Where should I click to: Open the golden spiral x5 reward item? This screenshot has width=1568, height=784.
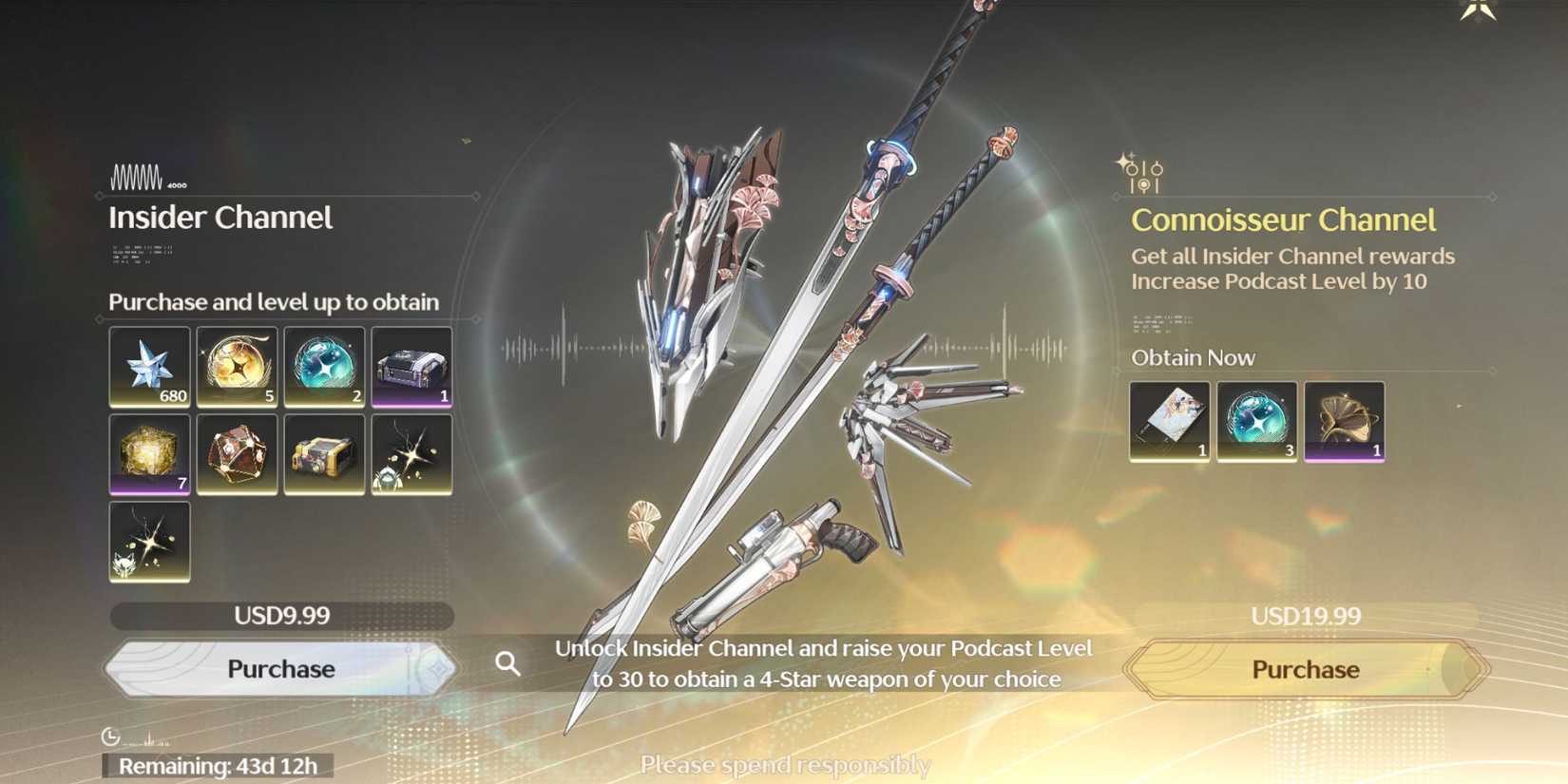tap(237, 368)
